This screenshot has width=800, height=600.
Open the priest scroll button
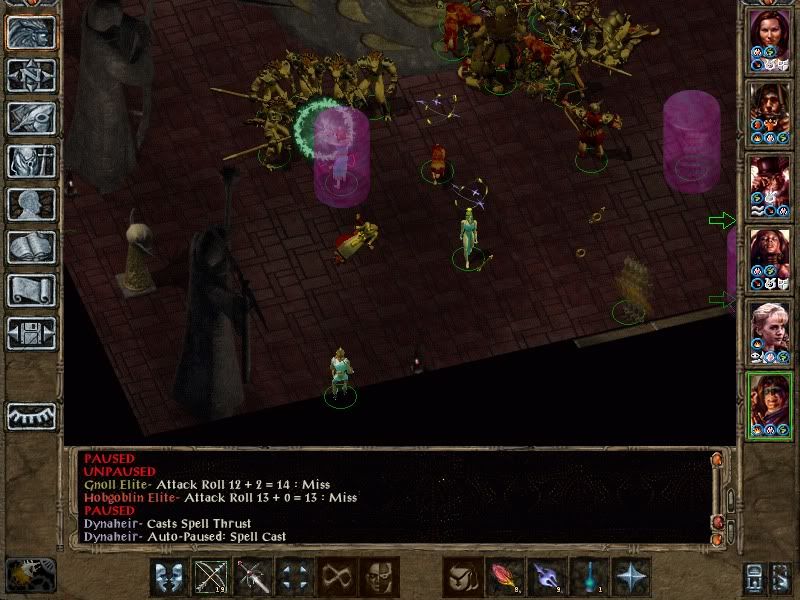(x=32, y=290)
